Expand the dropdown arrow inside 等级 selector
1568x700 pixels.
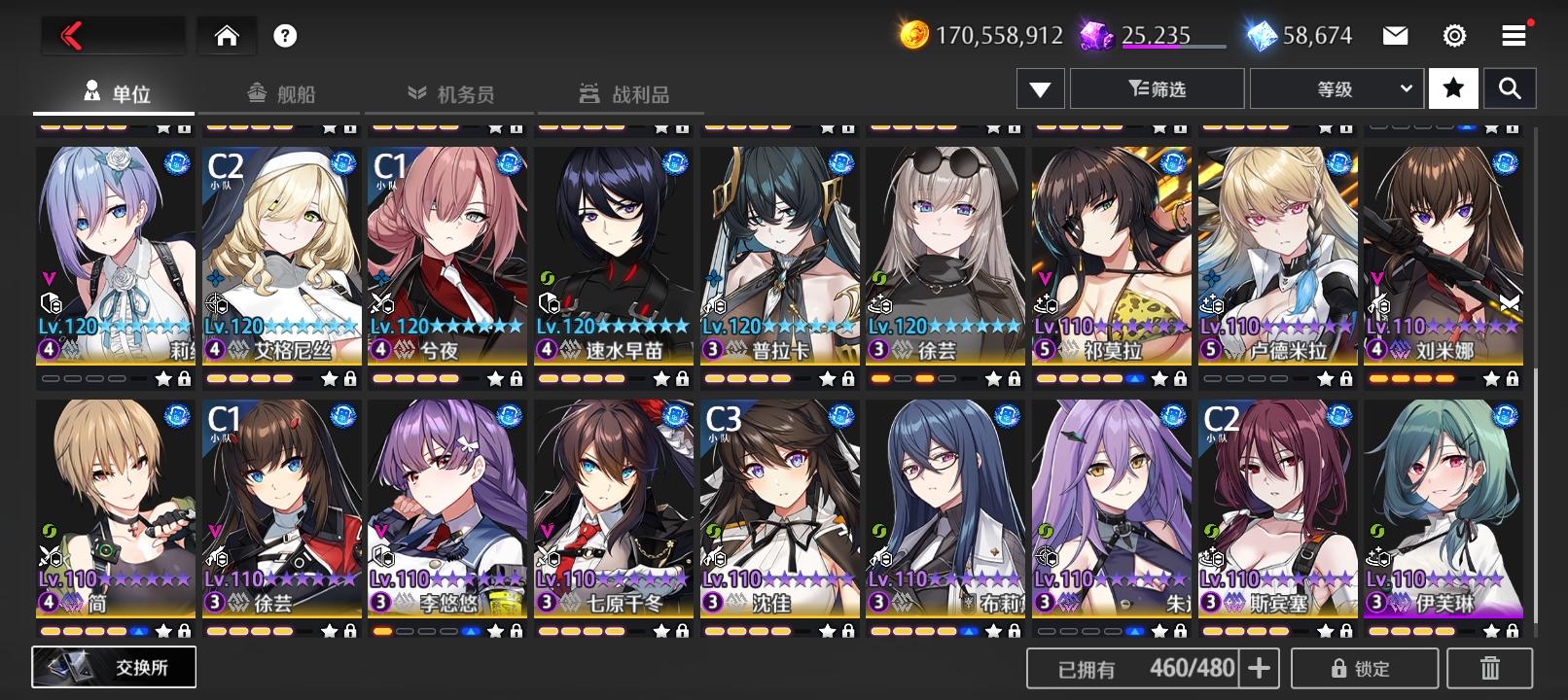click(1405, 87)
